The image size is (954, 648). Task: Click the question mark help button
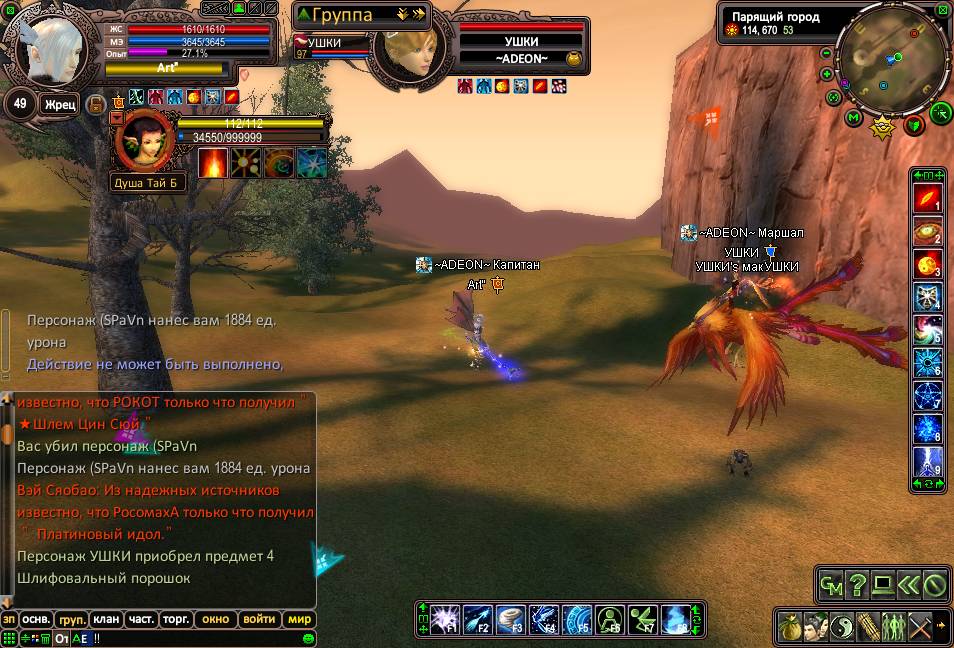tap(857, 584)
